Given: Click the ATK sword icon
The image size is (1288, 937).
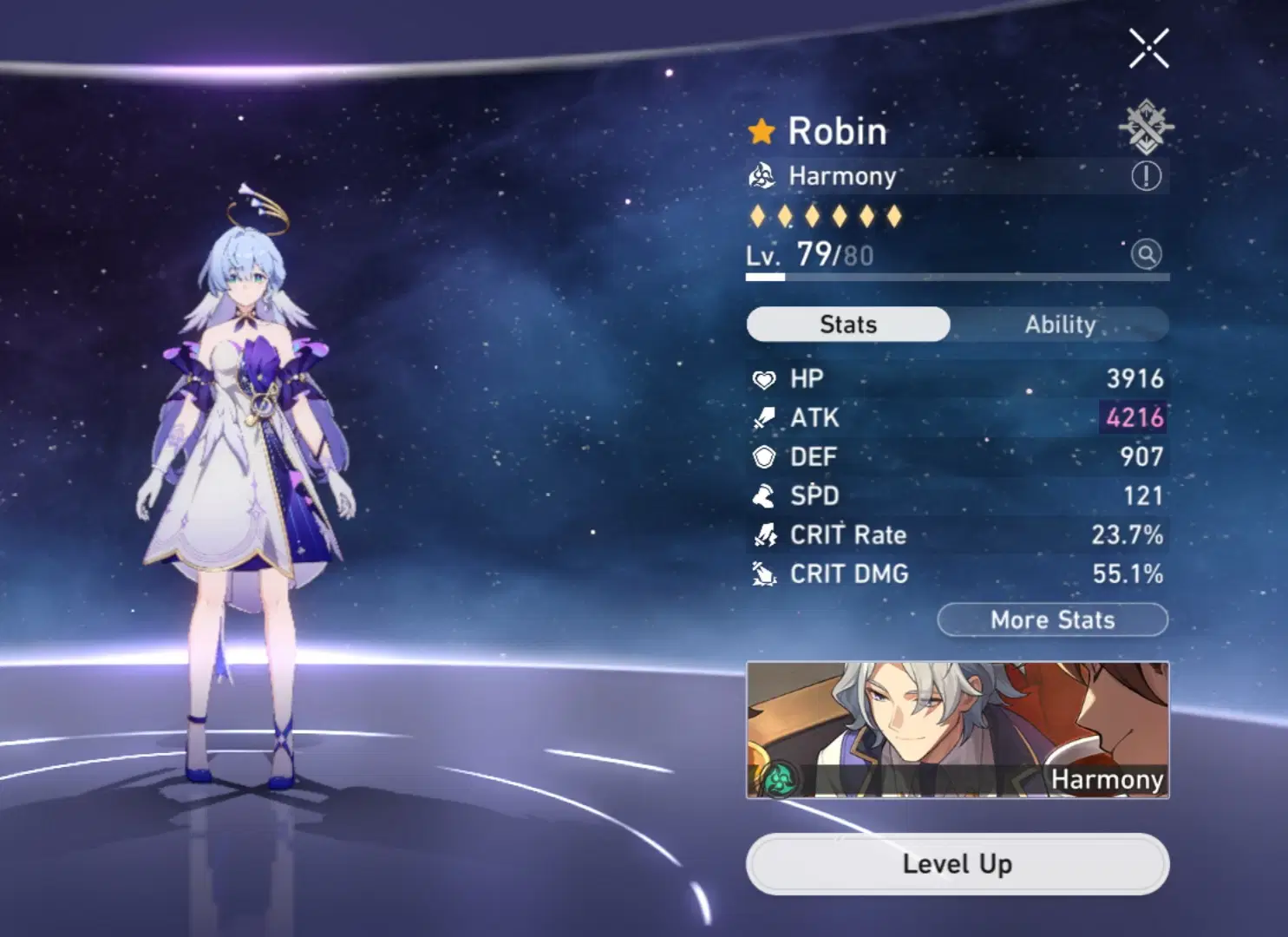Looking at the screenshot, I should 762,417.
